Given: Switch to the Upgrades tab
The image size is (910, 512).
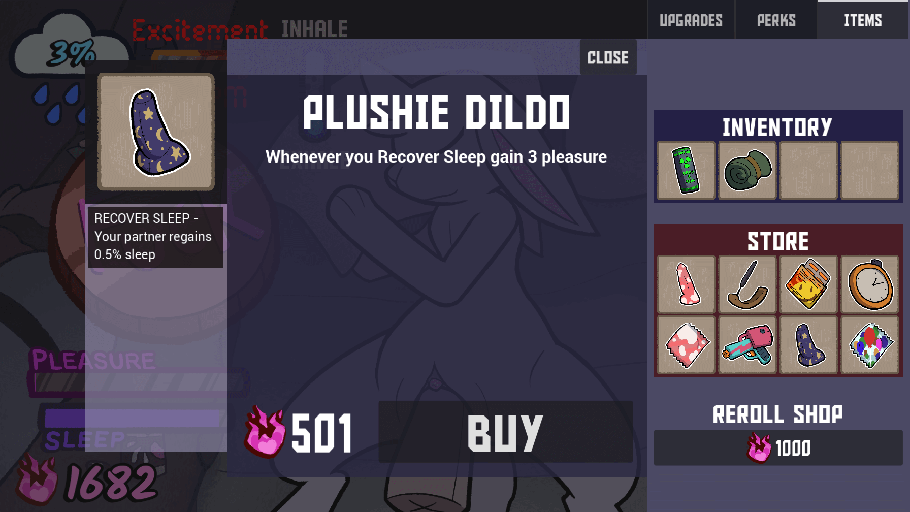Looking at the screenshot, I should [691, 20].
